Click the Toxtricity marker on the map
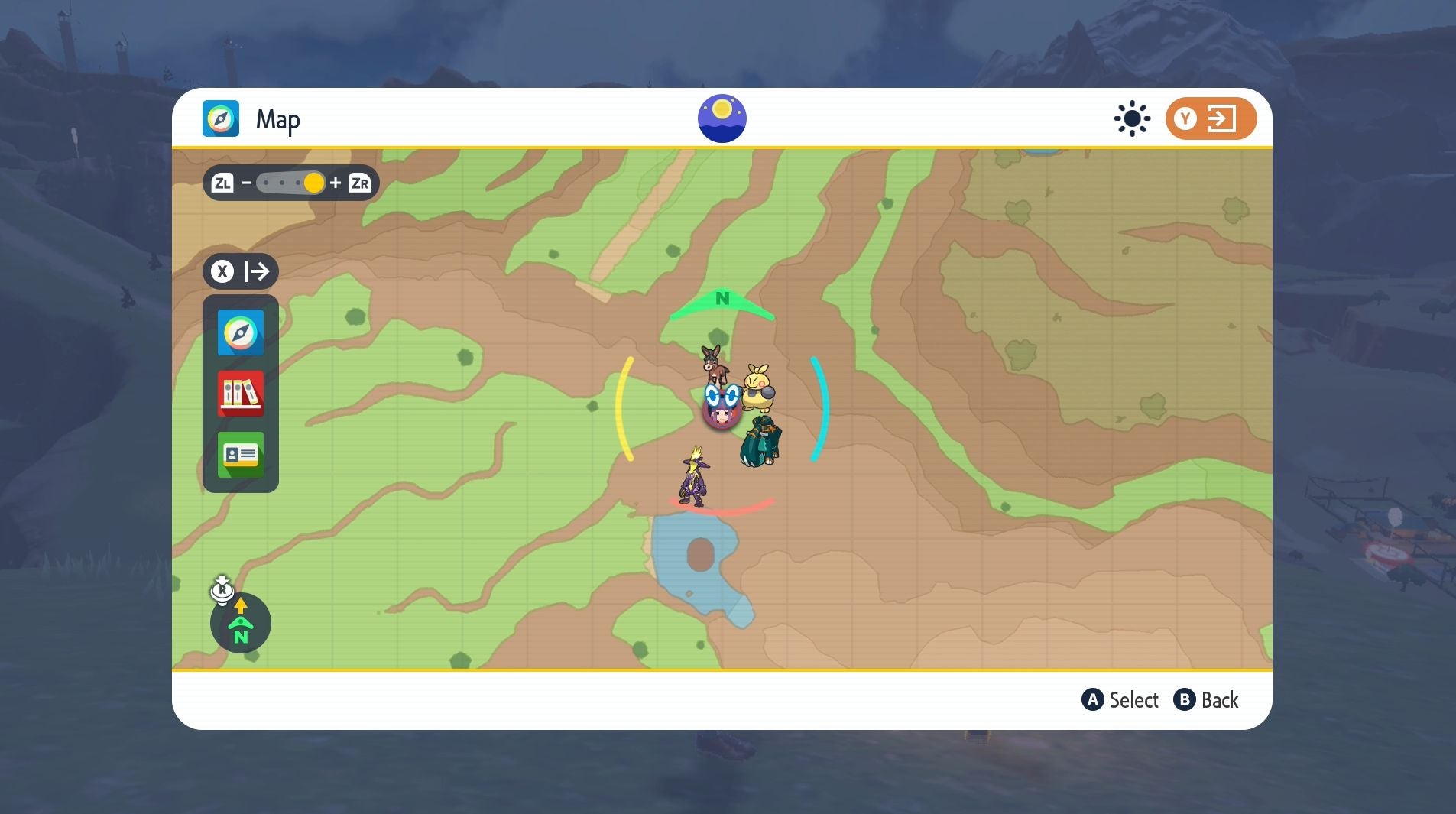The width and height of the screenshot is (1456, 814). (x=694, y=478)
